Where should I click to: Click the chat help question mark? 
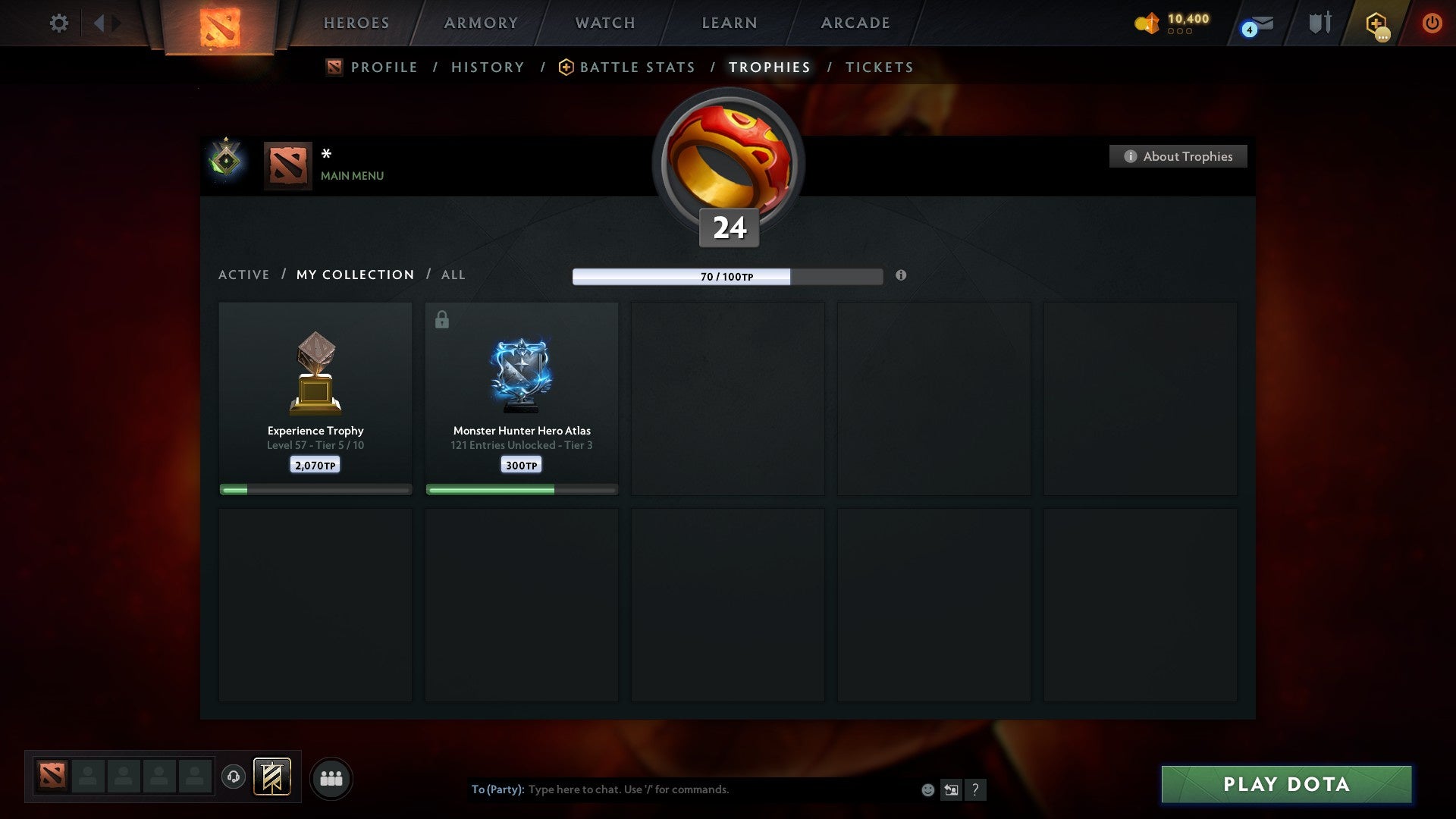click(976, 789)
